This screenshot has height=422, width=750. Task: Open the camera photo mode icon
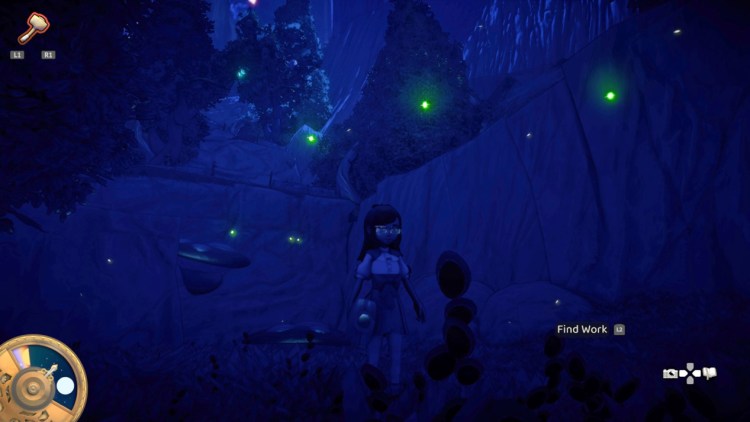pyautogui.click(x=670, y=374)
